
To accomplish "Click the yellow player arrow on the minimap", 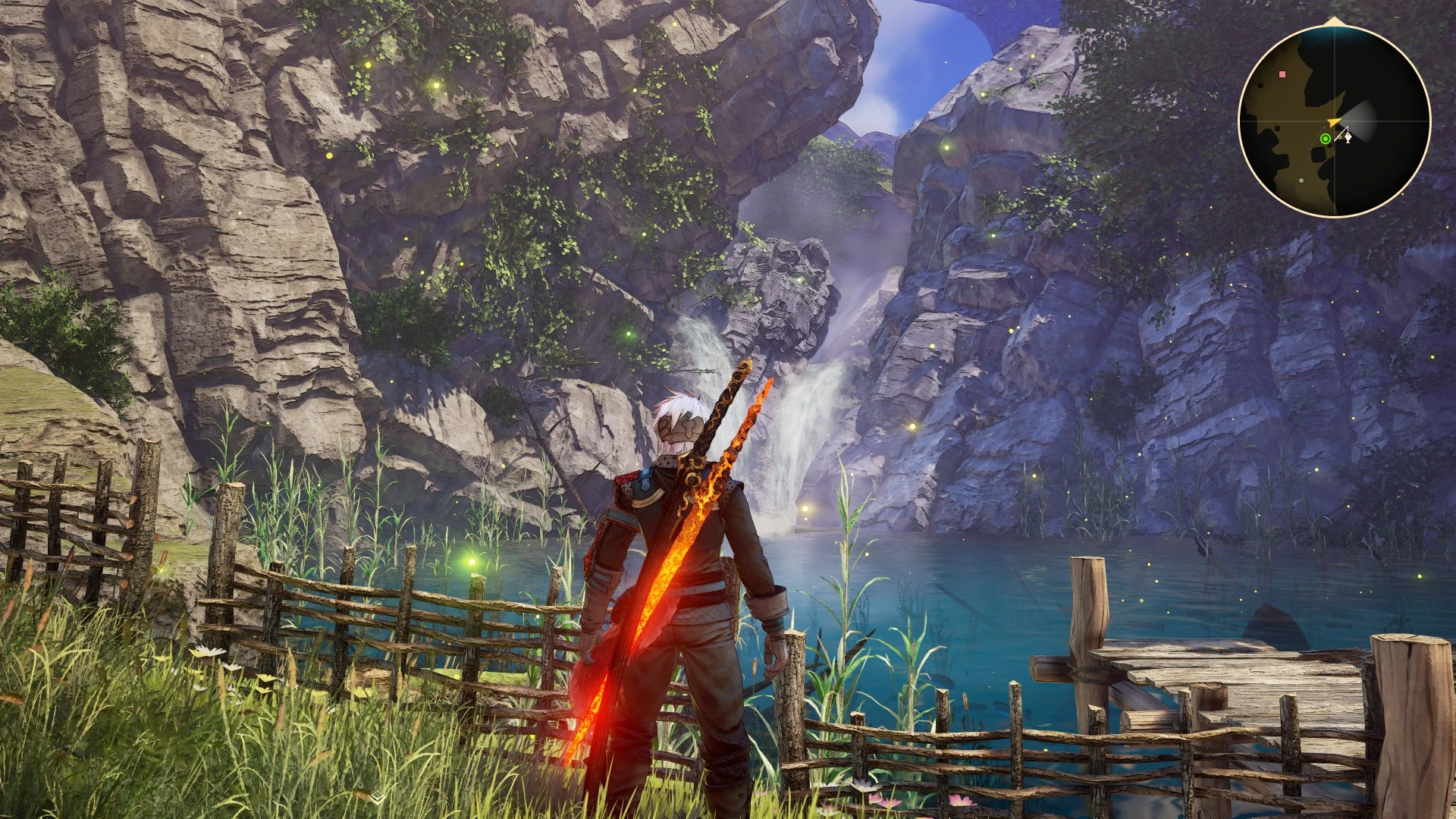I will tap(1333, 121).
